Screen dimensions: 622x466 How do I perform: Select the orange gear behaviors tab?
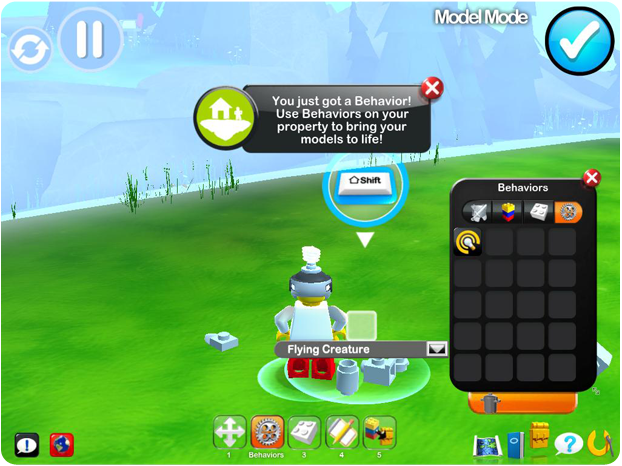[568, 212]
